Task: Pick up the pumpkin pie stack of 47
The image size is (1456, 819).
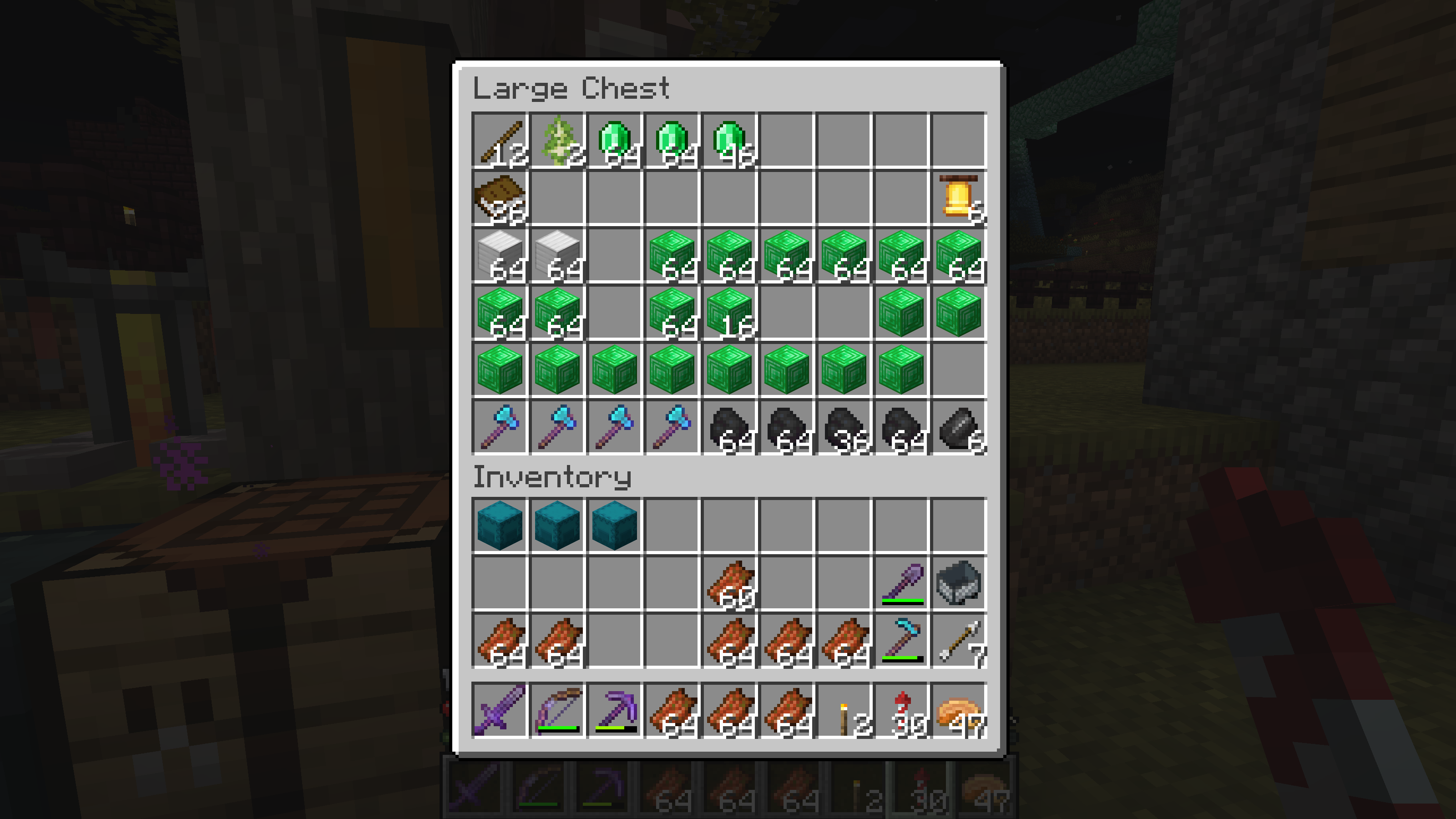Action: tap(959, 710)
